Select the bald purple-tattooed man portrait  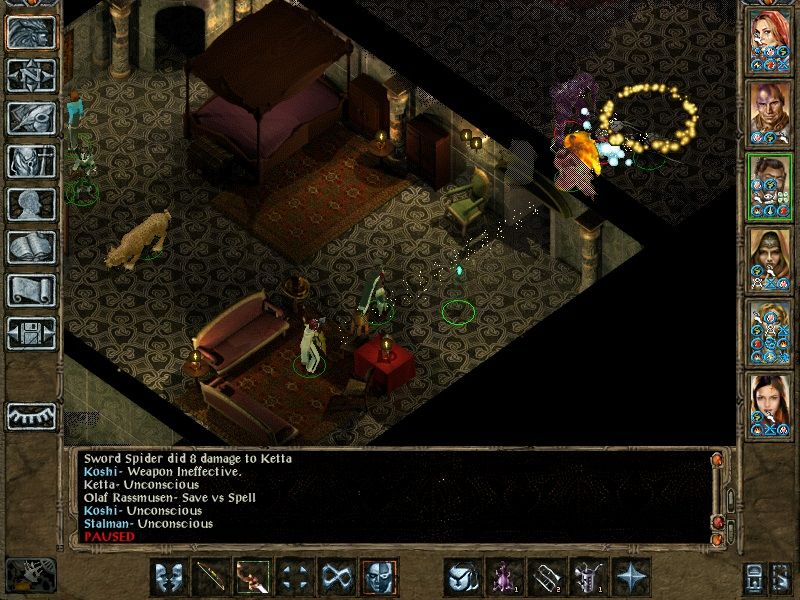point(770,111)
